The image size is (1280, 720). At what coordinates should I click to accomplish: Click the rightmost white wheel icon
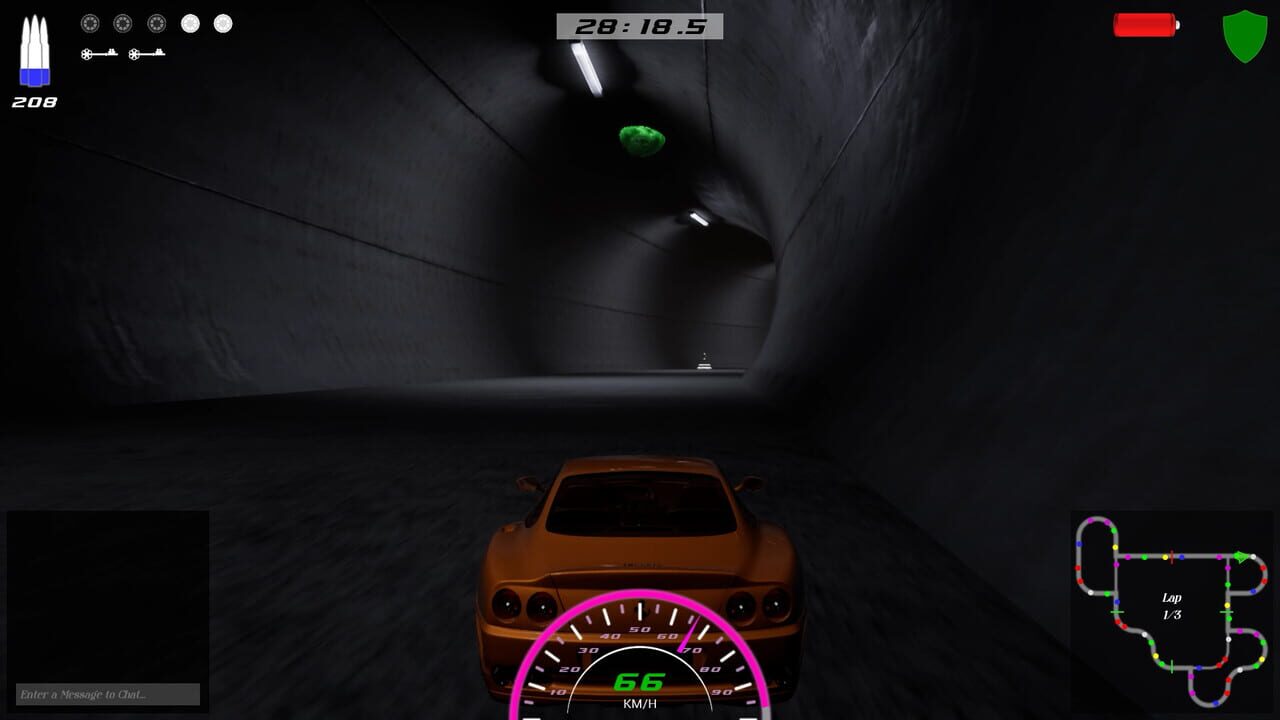(x=221, y=23)
